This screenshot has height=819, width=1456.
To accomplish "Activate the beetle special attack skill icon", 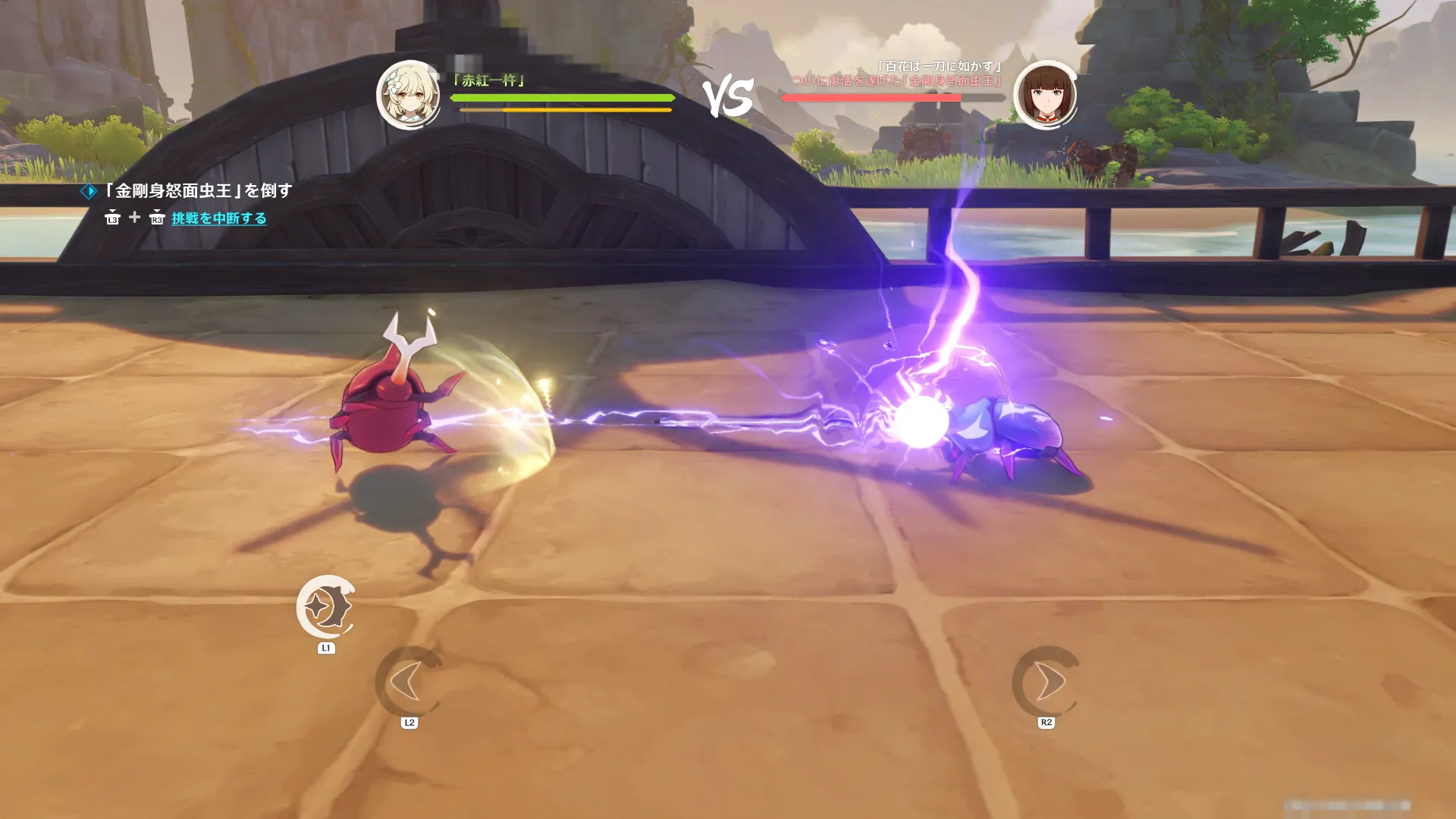I will [x=326, y=607].
